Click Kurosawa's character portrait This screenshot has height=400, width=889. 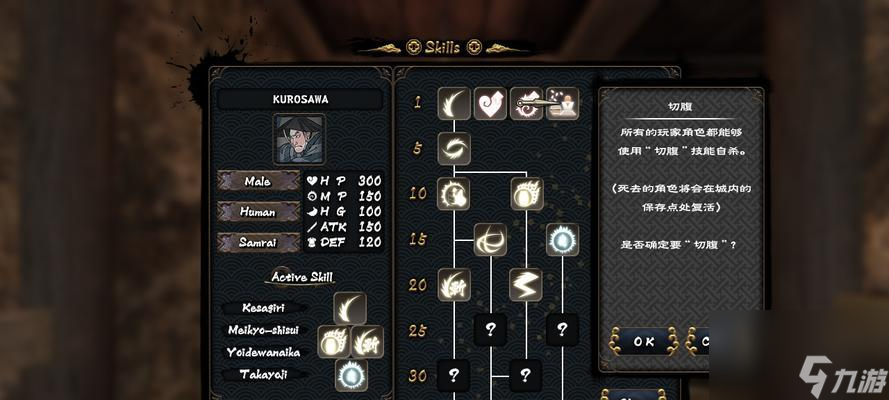(299, 139)
